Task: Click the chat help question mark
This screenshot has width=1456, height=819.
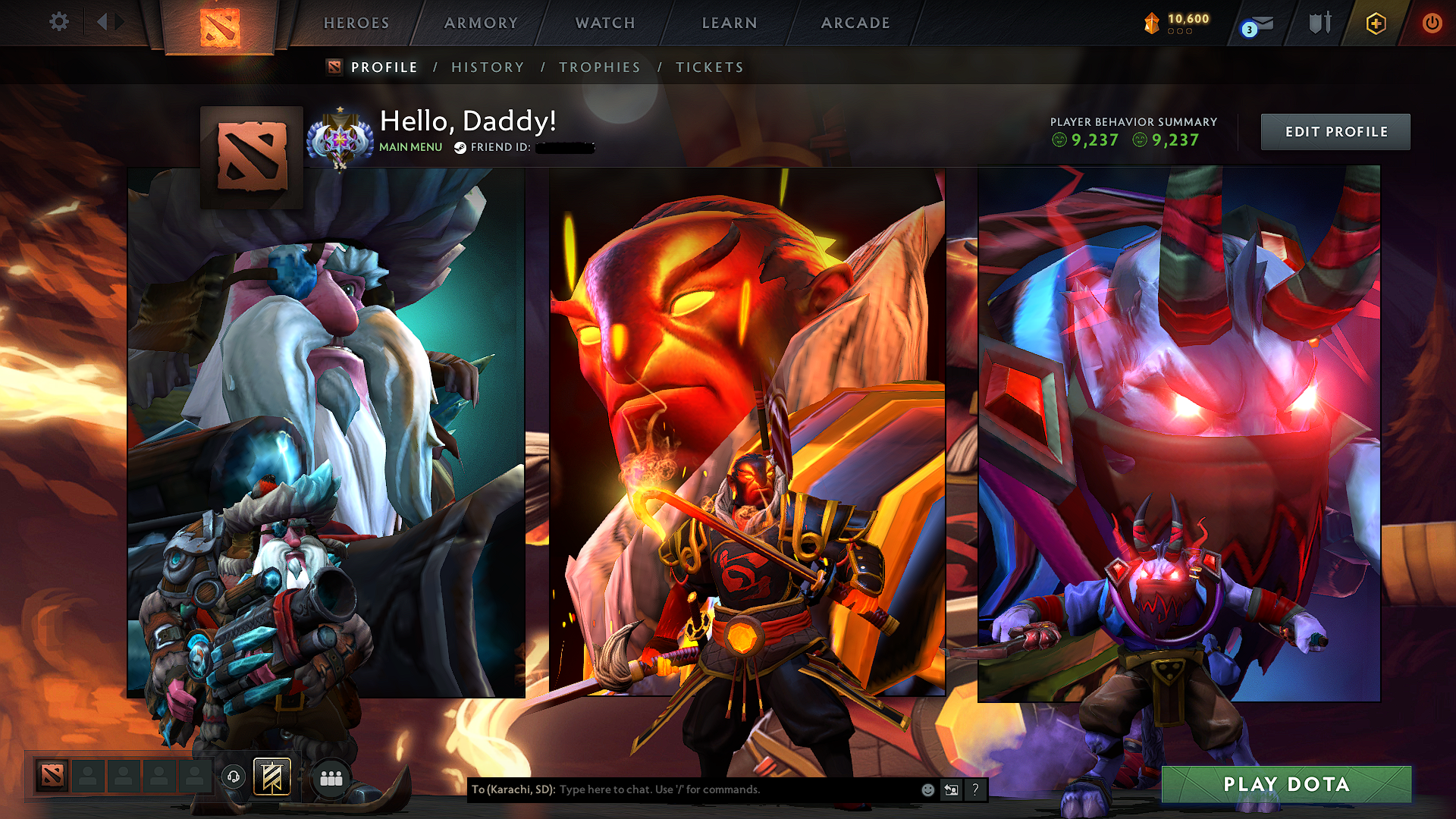Action: pyautogui.click(x=975, y=789)
